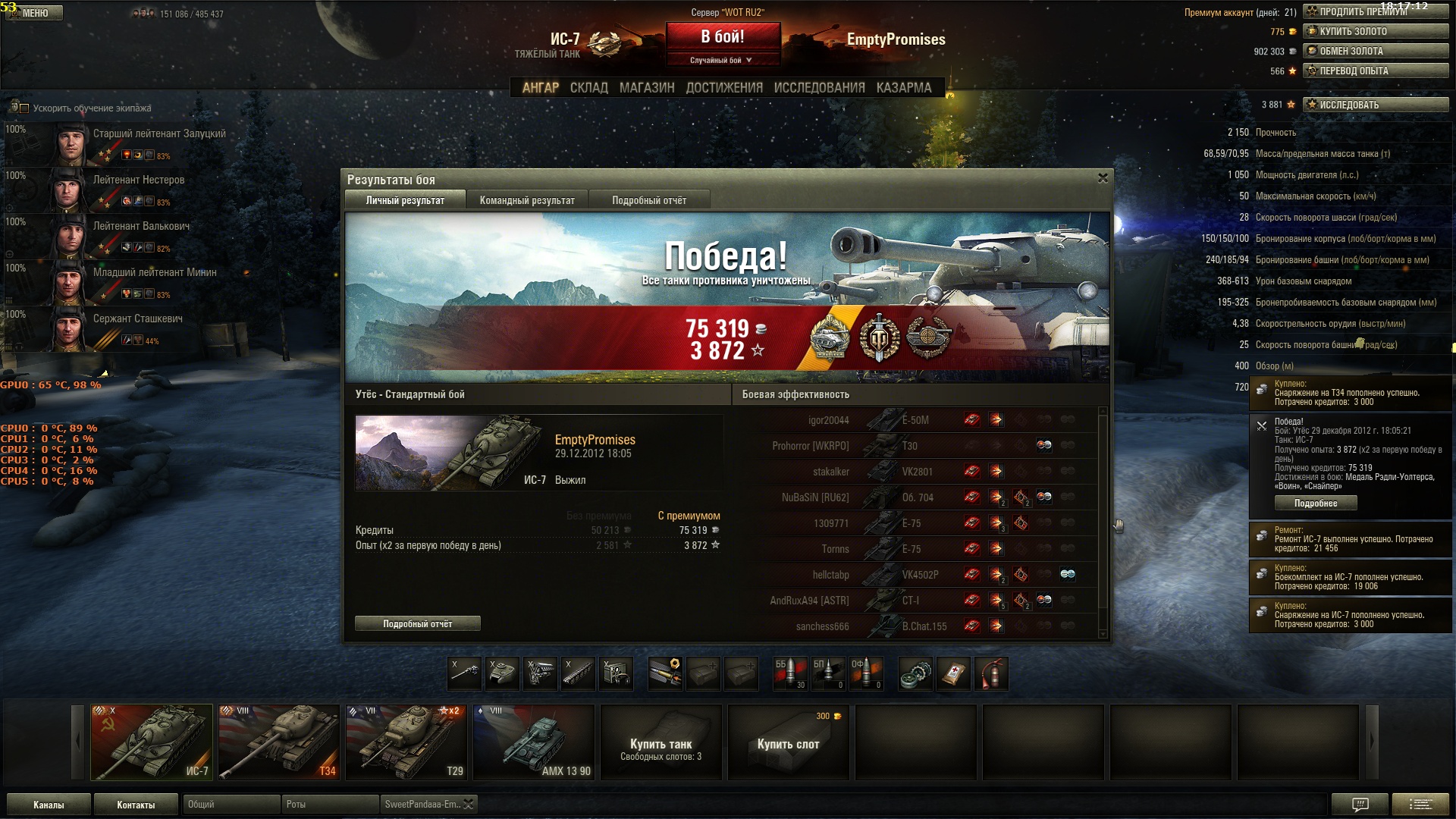This screenshot has width=1456, height=819.
Task: Start battle with the В бой! button
Action: click(723, 37)
